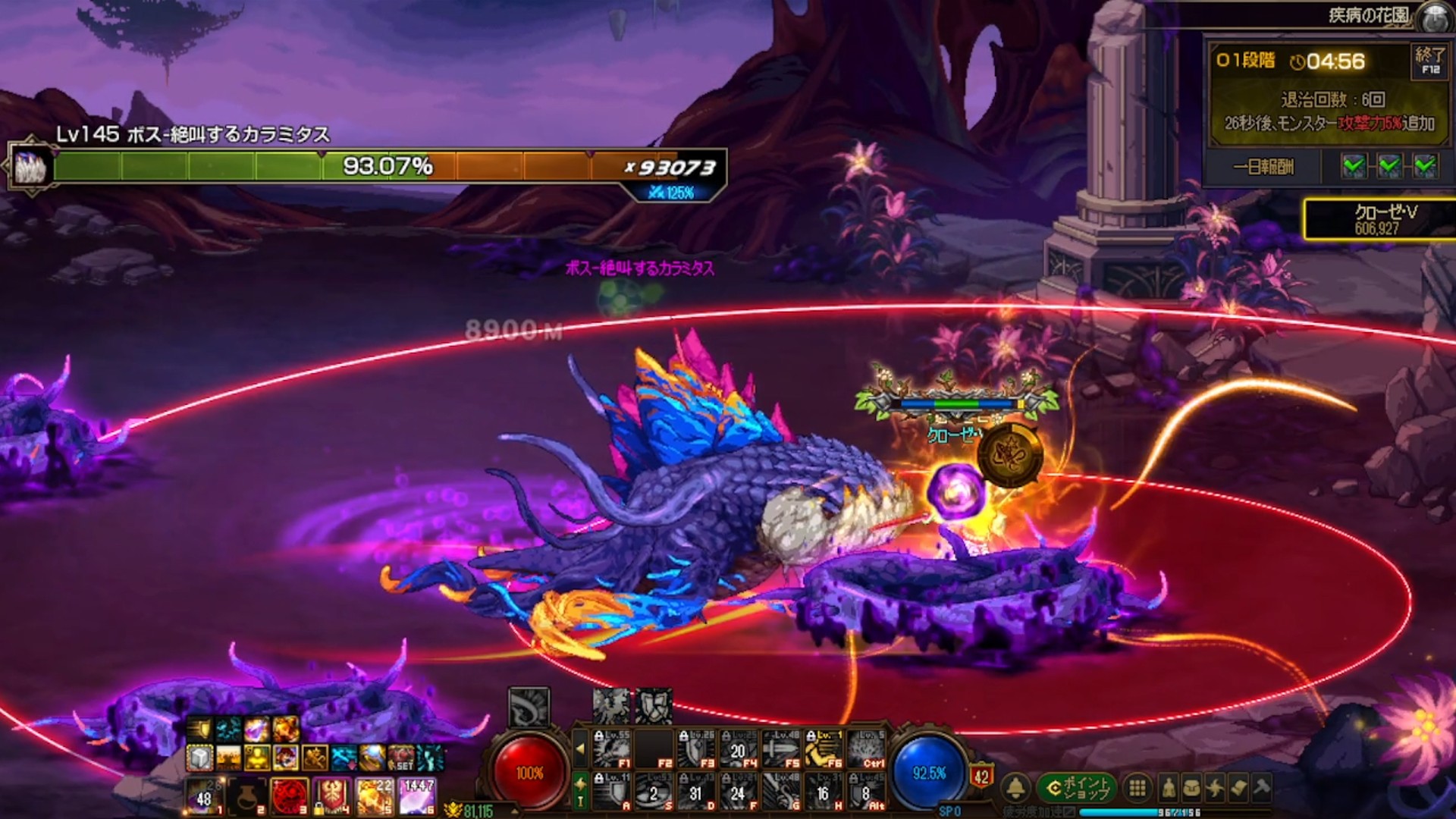Open the ポイントショップ point shop
Screen dimensions: 1456x819
coord(1076,789)
